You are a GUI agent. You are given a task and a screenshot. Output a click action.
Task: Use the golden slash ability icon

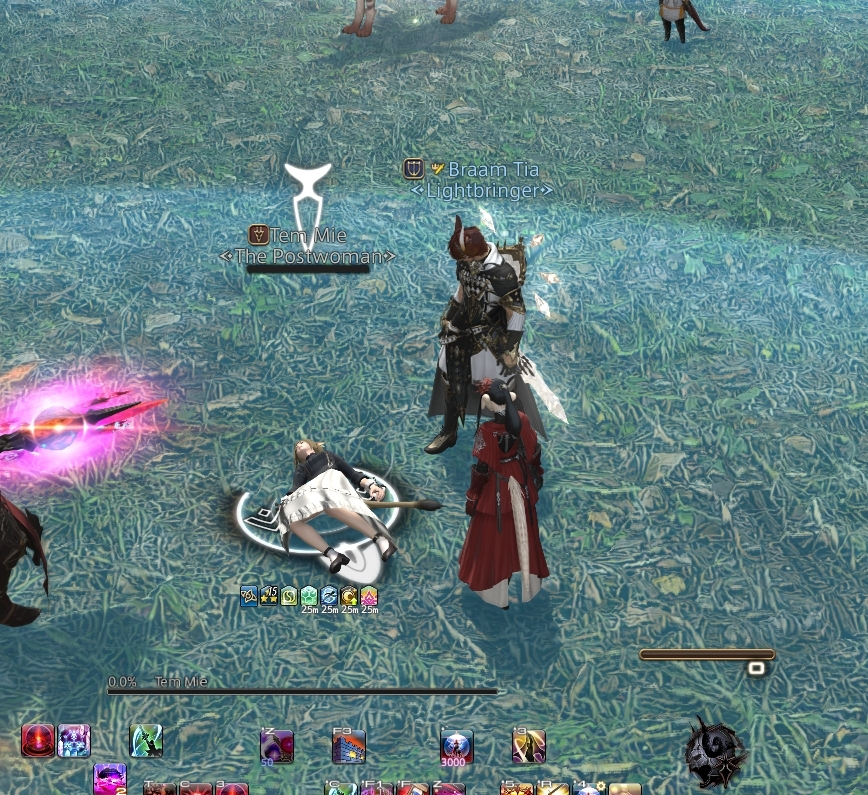[x=528, y=746]
